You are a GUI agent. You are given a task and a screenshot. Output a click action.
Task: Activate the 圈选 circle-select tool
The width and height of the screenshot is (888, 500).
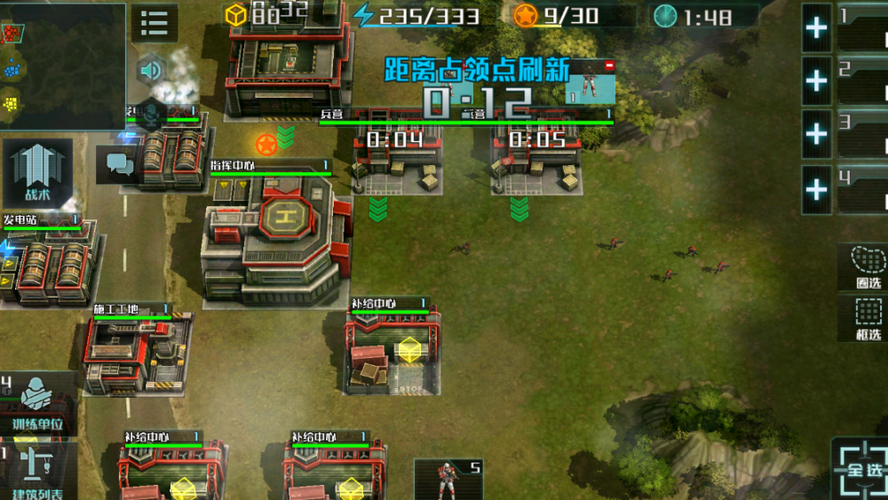(867, 267)
